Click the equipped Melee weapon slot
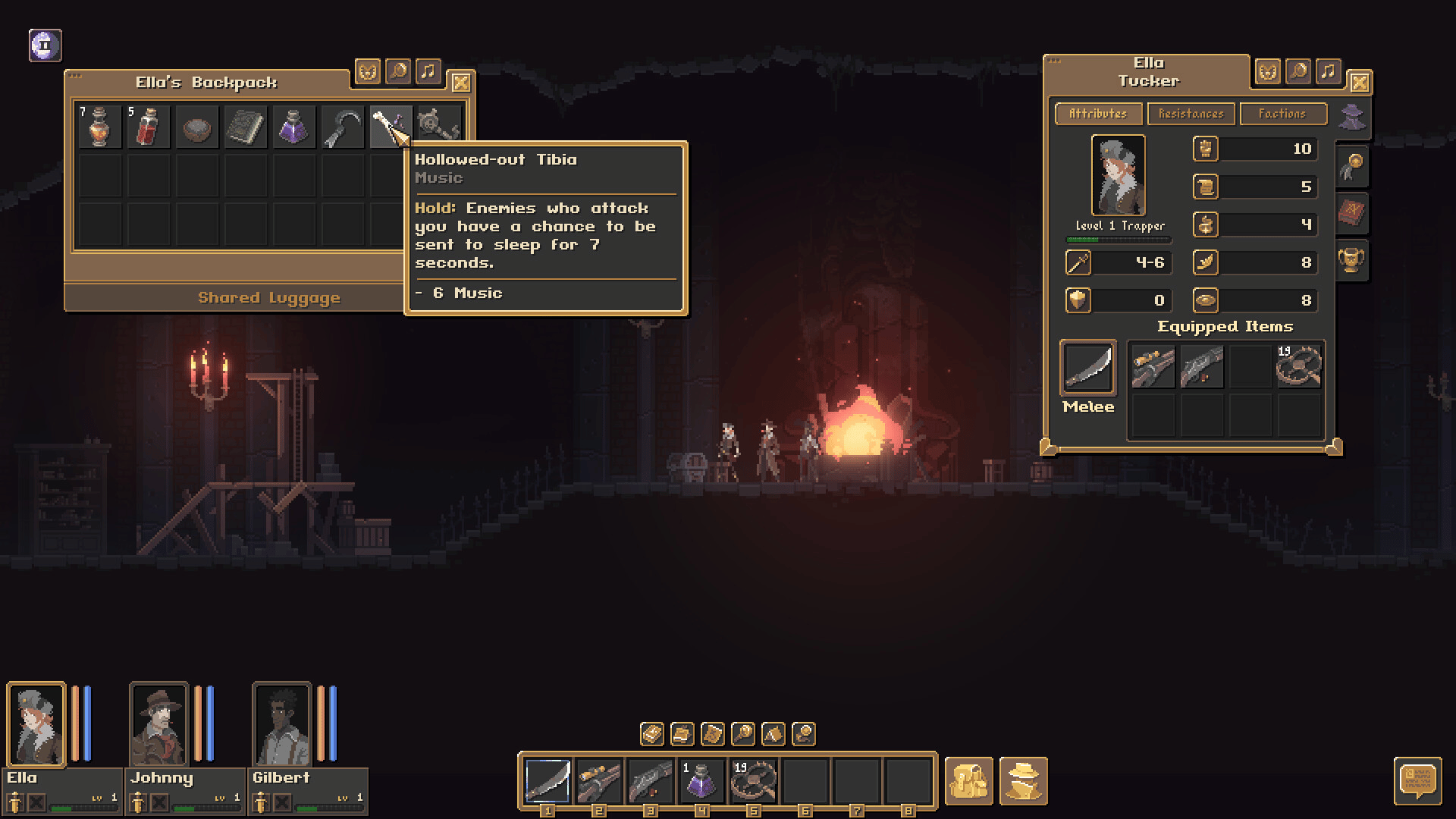1456x819 pixels. (x=1087, y=369)
